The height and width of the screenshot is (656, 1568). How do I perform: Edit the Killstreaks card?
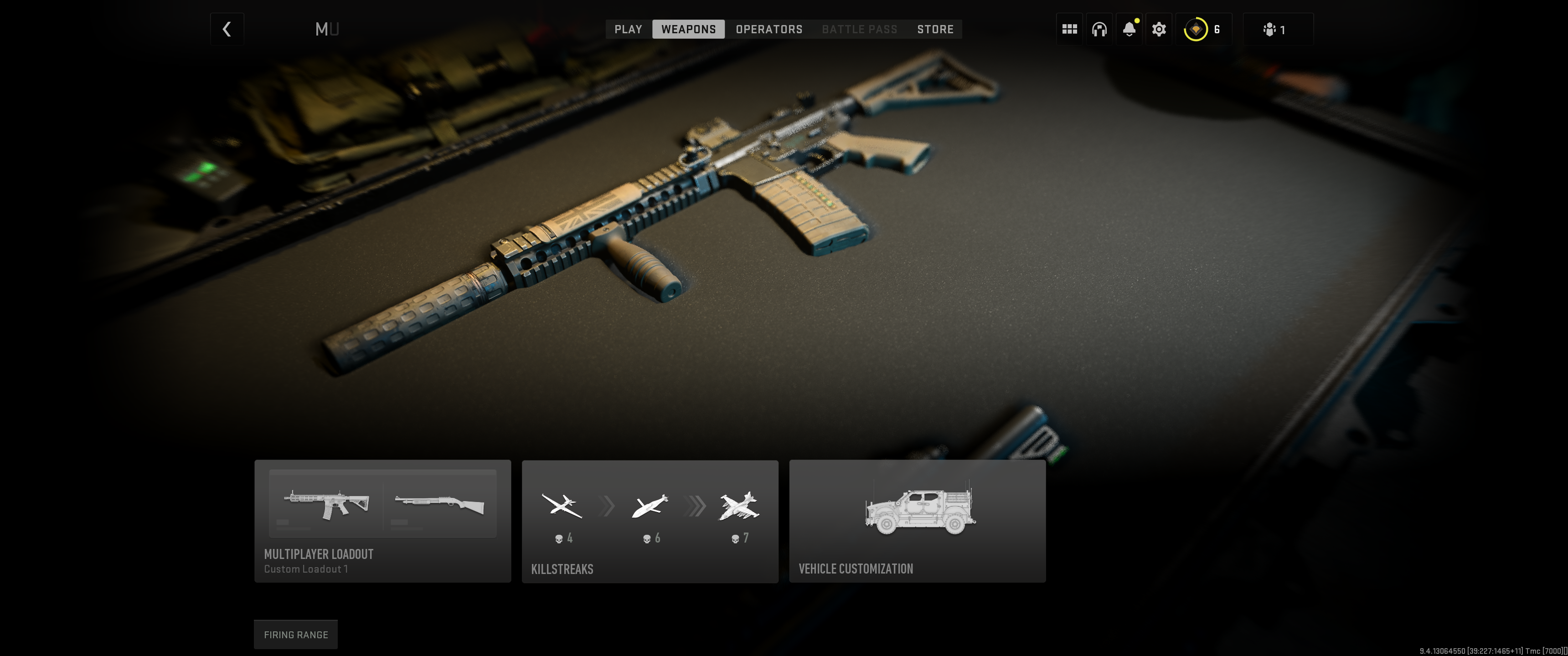click(x=650, y=521)
